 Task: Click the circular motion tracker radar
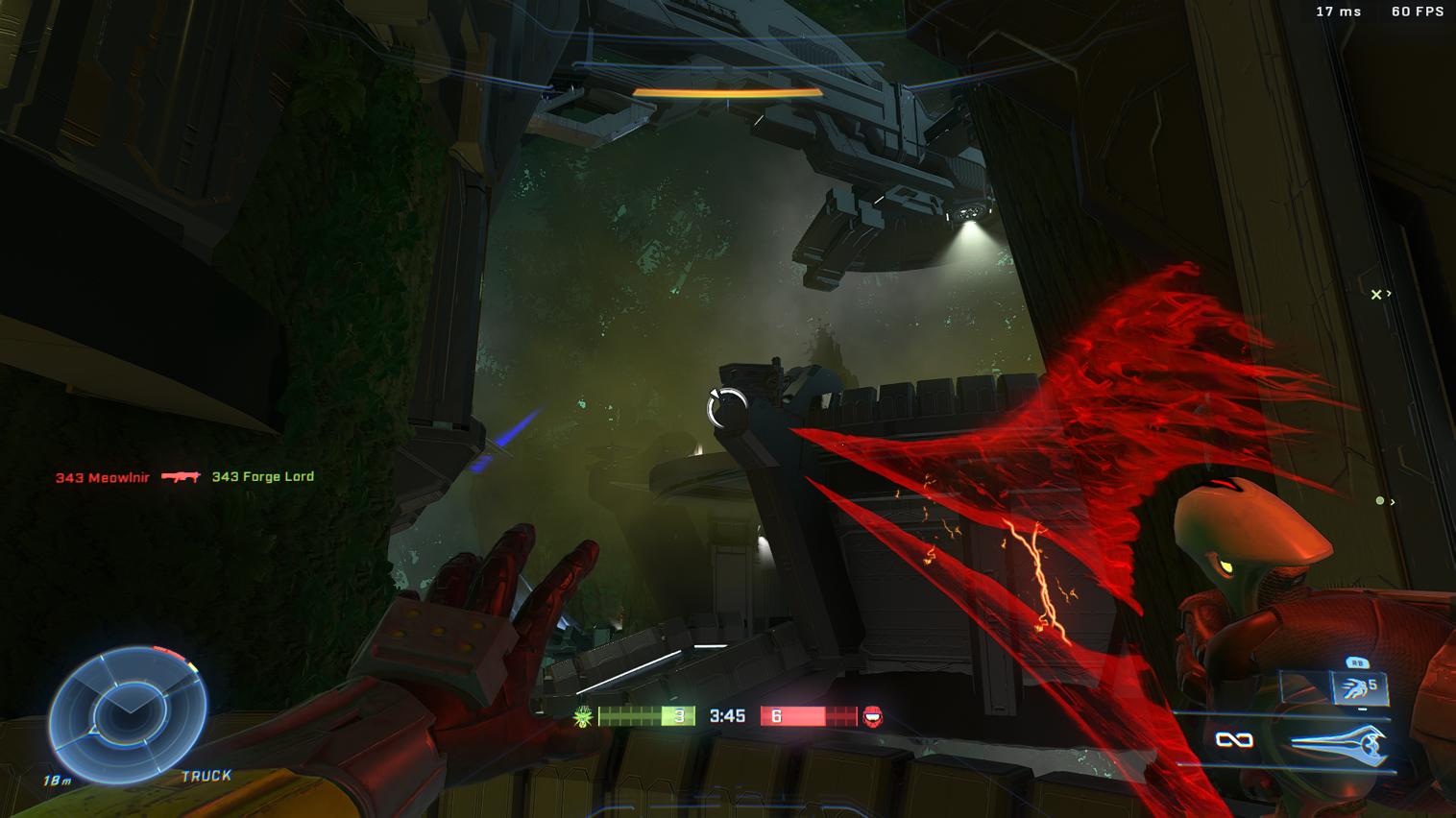[x=128, y=714]
